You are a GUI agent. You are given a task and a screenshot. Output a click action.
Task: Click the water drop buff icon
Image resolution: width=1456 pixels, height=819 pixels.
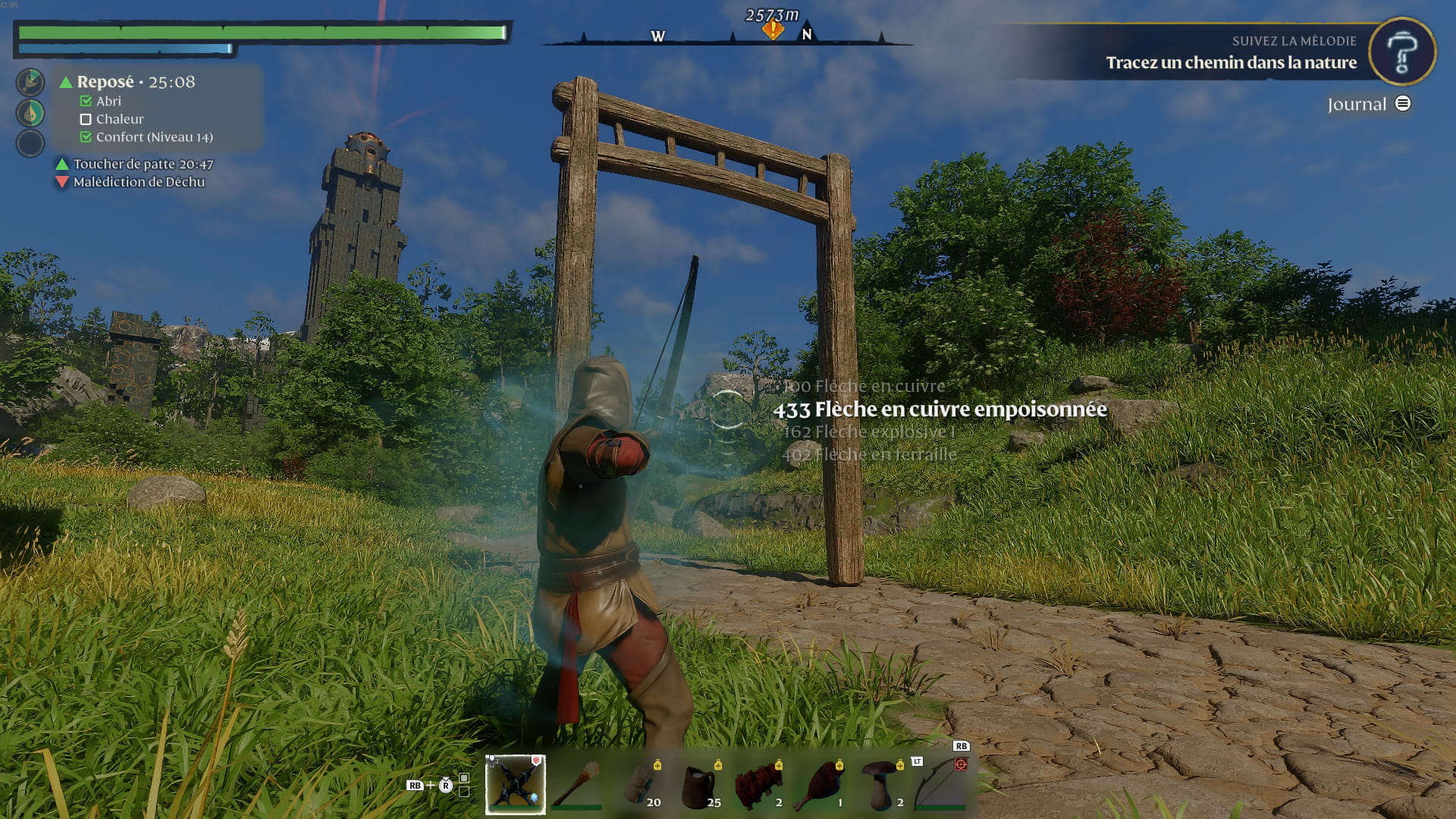point(30,113)
